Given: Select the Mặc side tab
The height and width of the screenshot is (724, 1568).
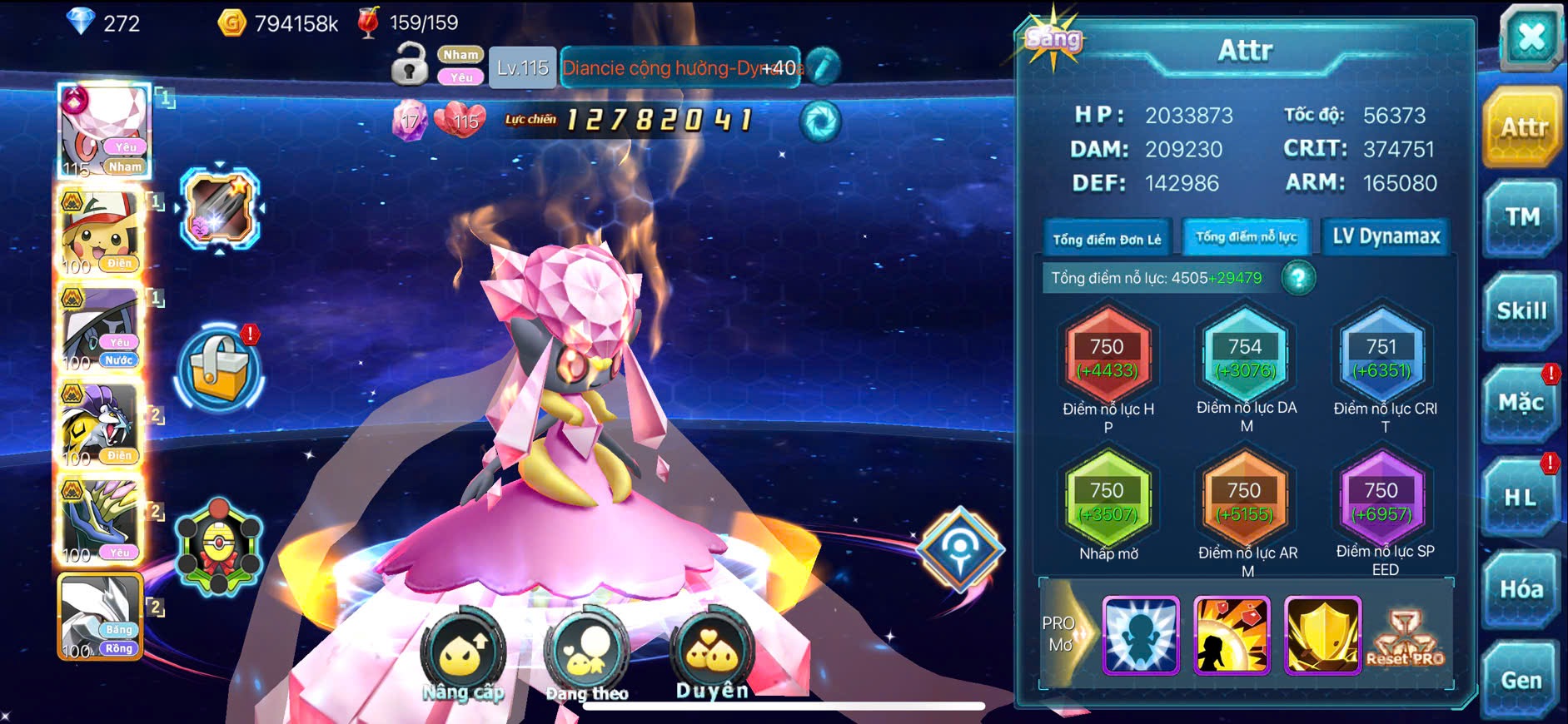Looking at the screenshot, I should pyautogui.click(x=1521, y=404).
